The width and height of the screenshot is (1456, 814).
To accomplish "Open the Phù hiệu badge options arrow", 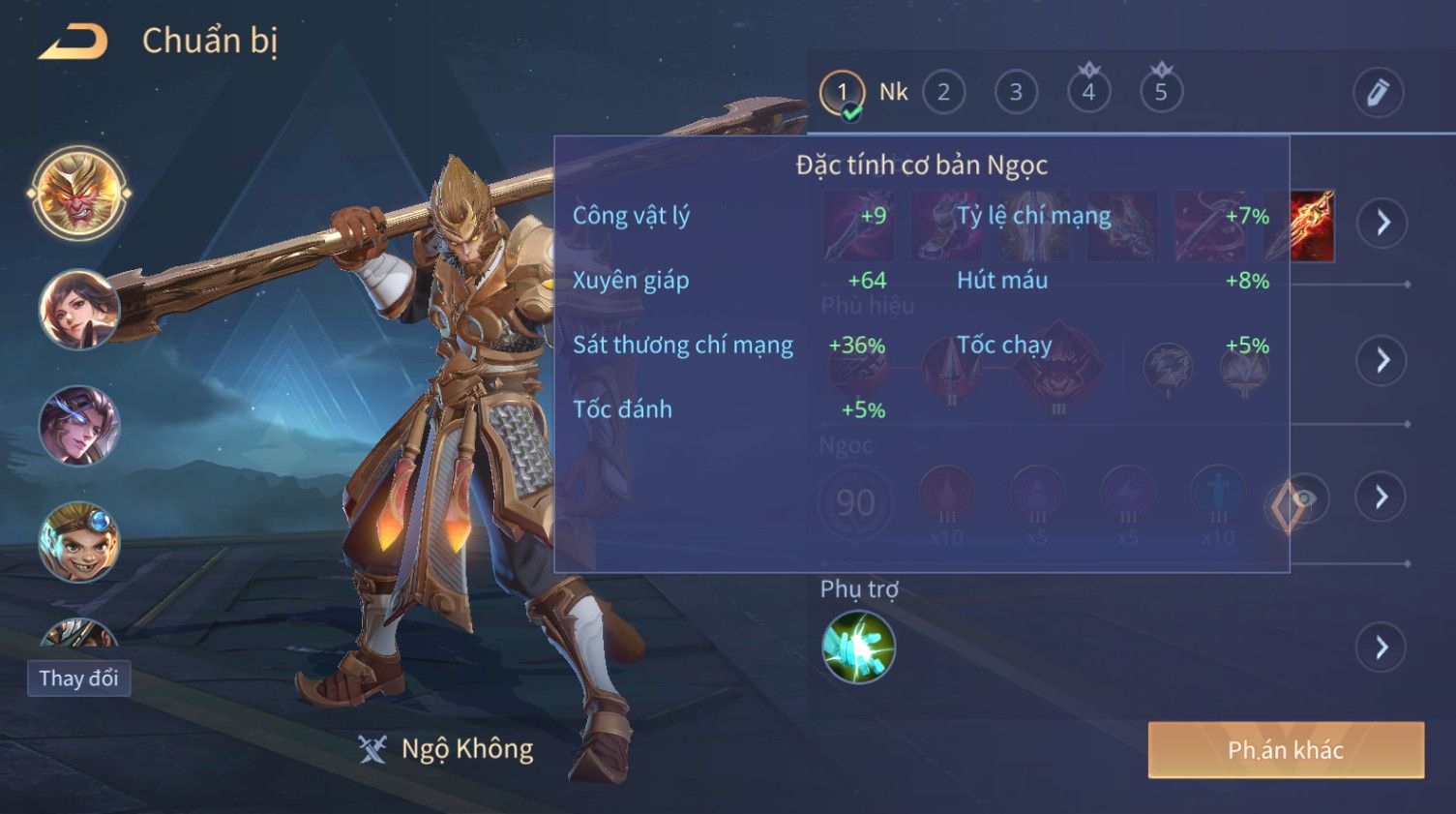I will click(x=1382, y=361).
